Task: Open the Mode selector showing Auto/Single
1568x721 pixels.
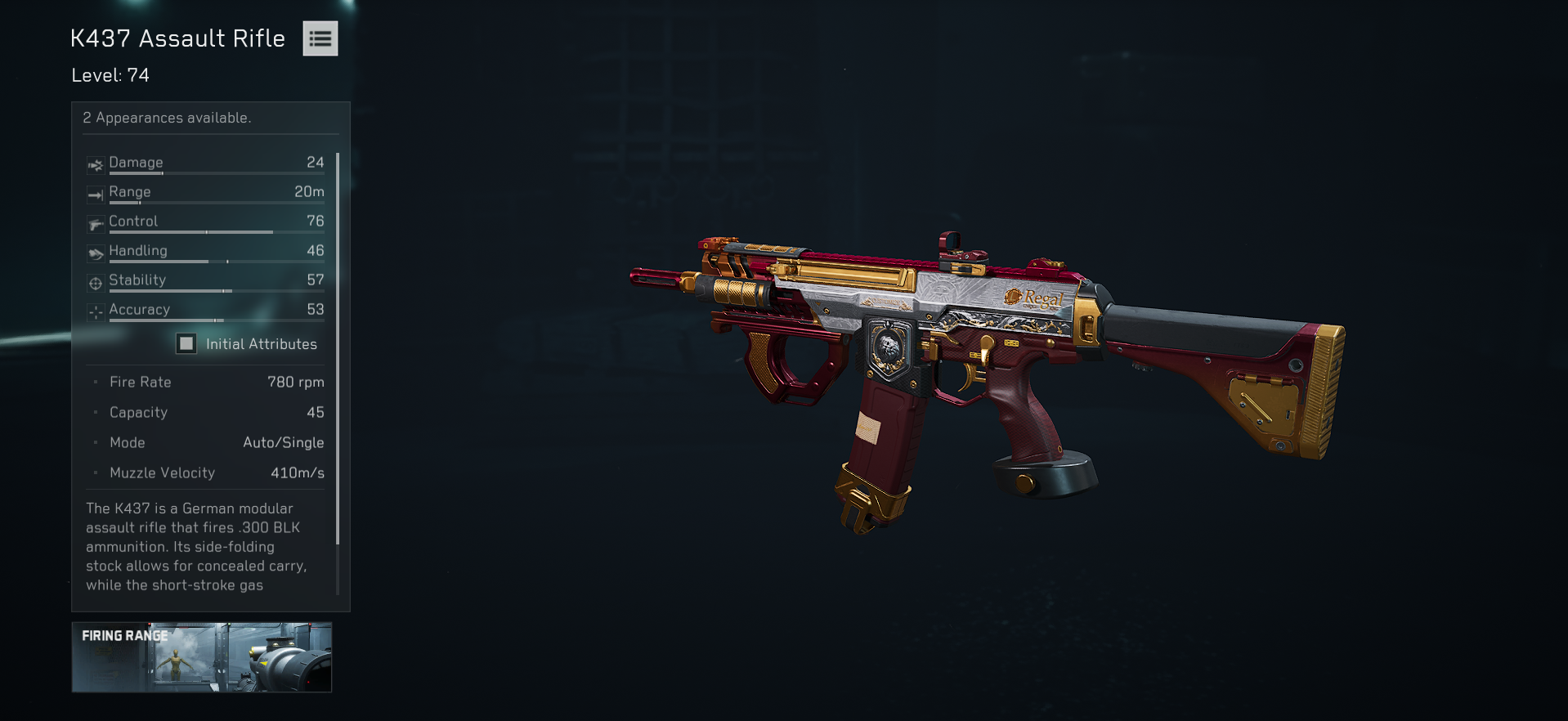Action: pos(284,442)
